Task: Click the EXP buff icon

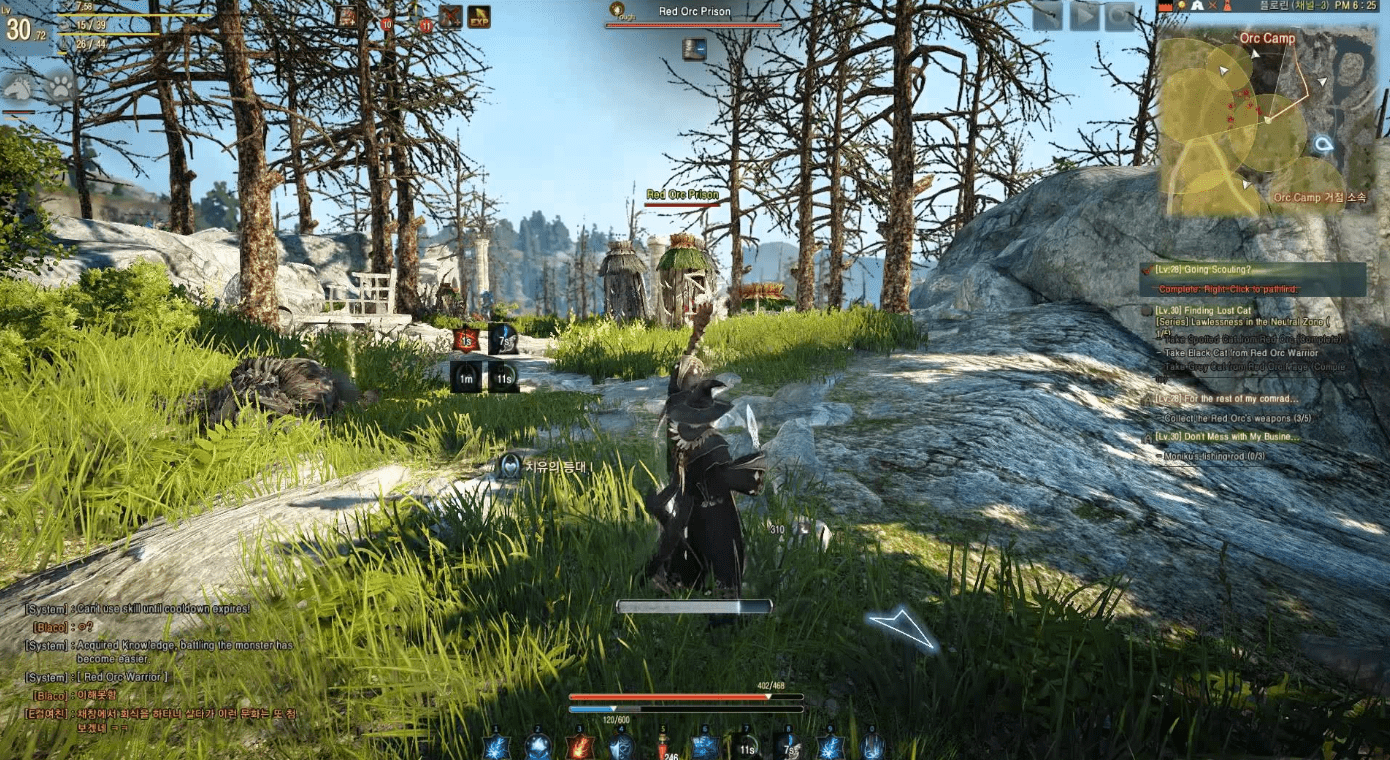Action: (x=479, y=17)
